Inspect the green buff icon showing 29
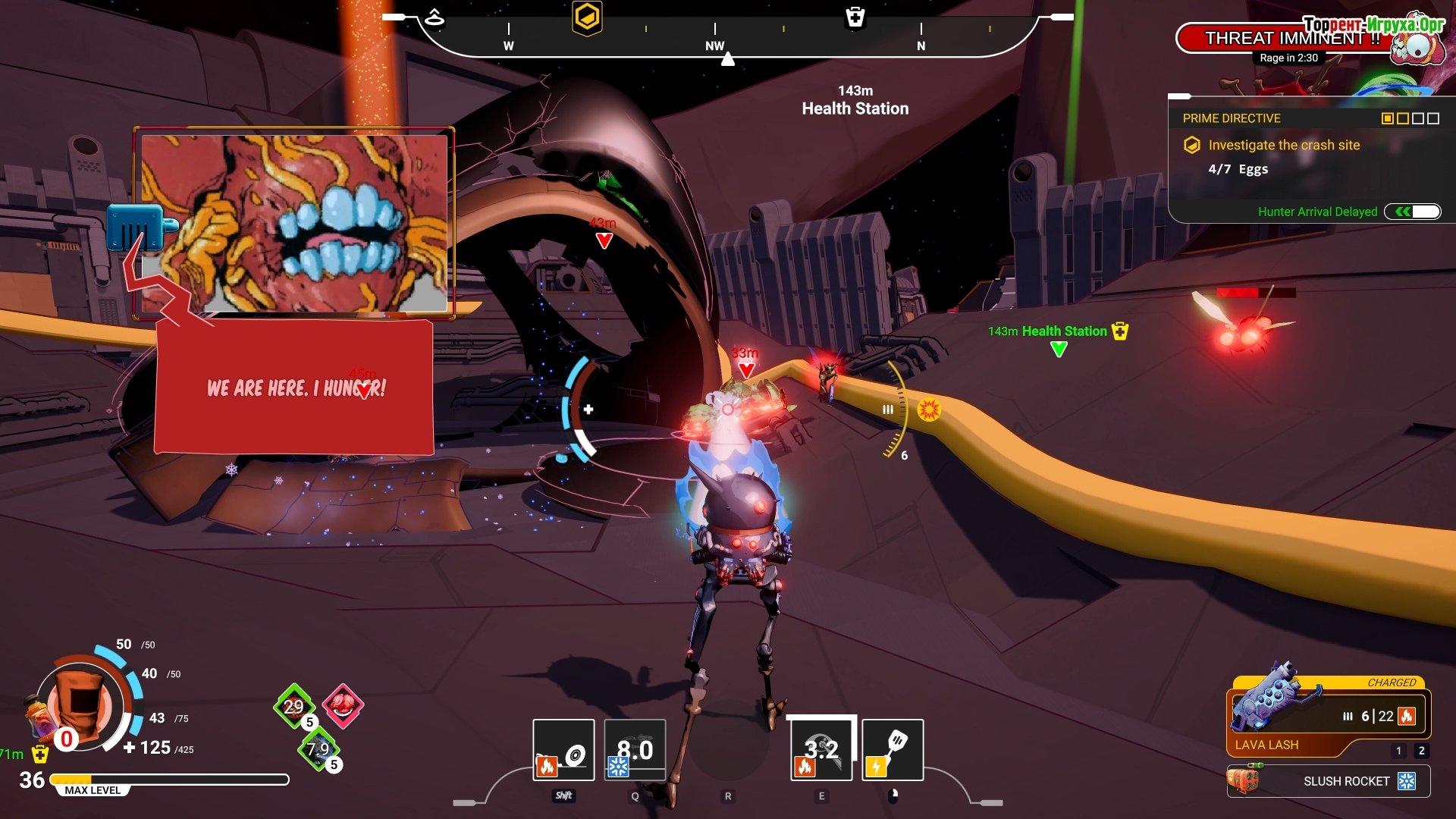 (x=293, y=706)
